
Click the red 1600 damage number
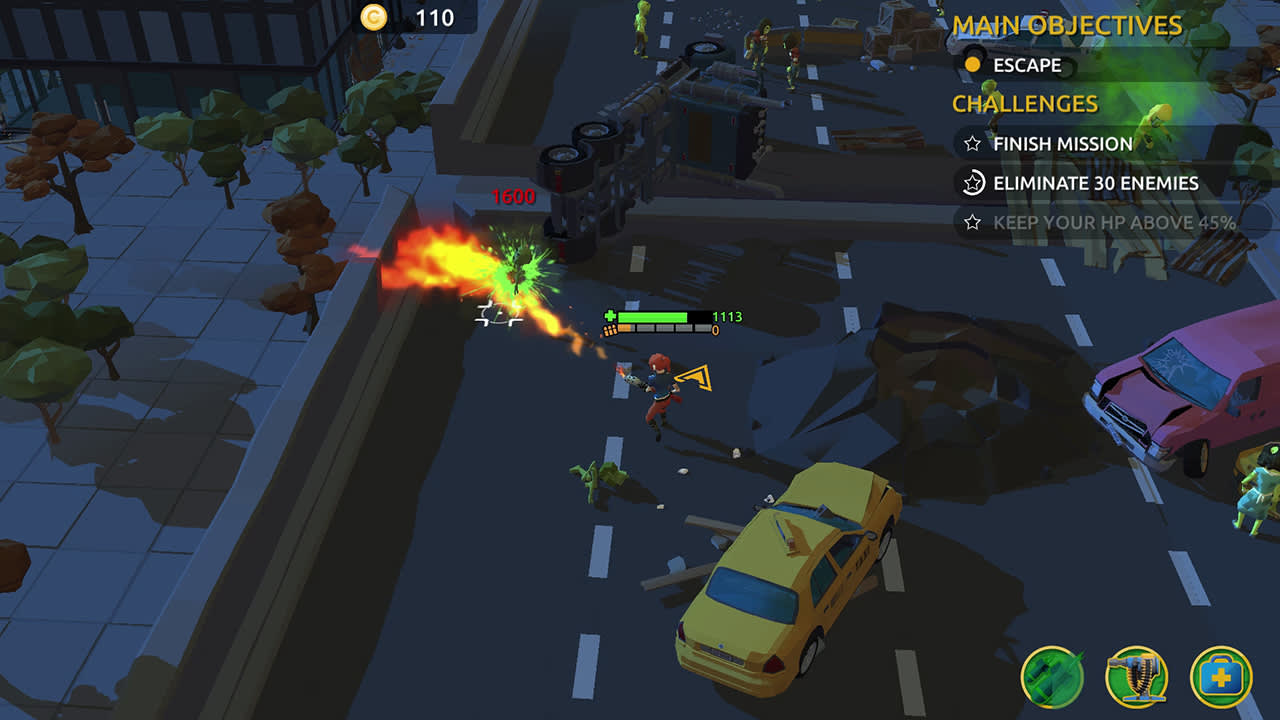pyautogui.click(x=512, y=196)
